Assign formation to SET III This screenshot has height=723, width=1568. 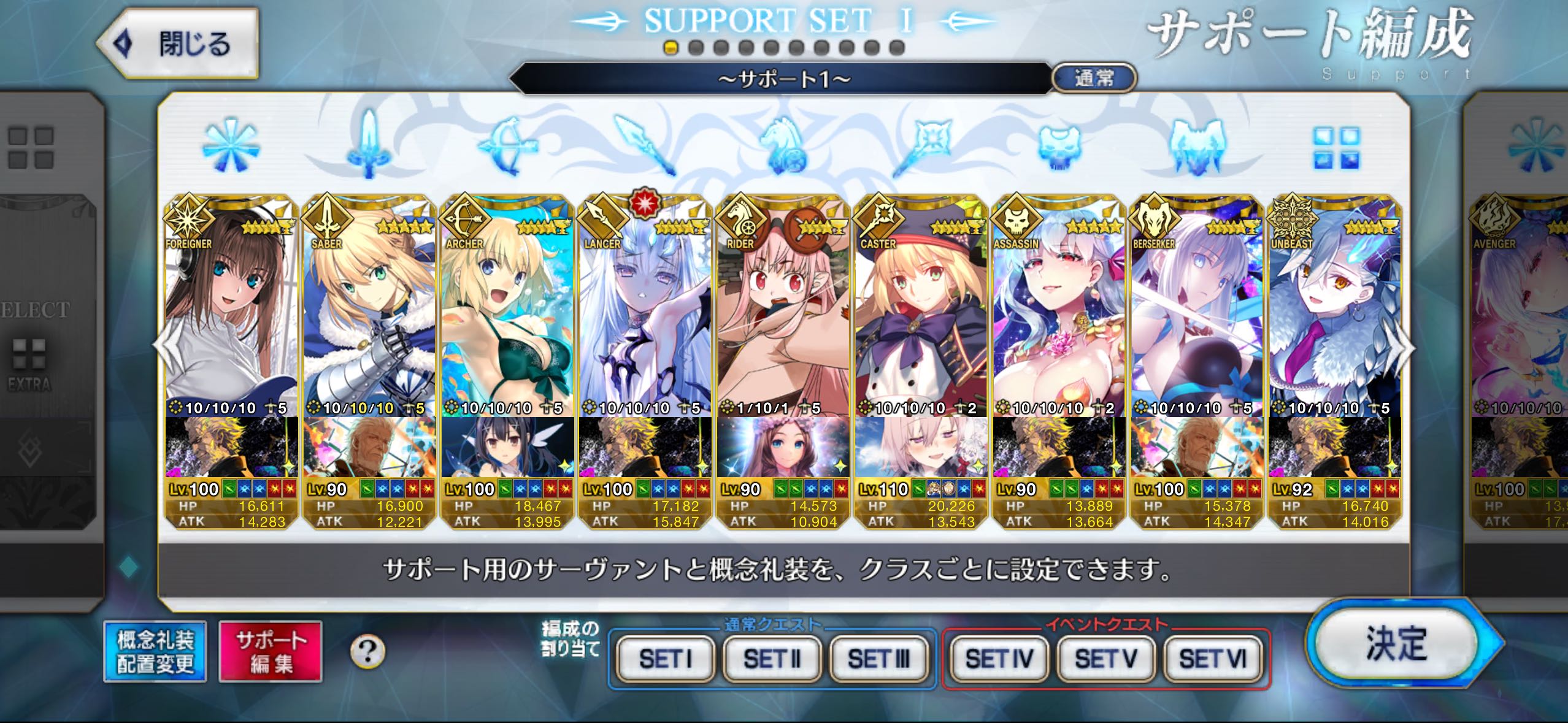pos(878,659)
